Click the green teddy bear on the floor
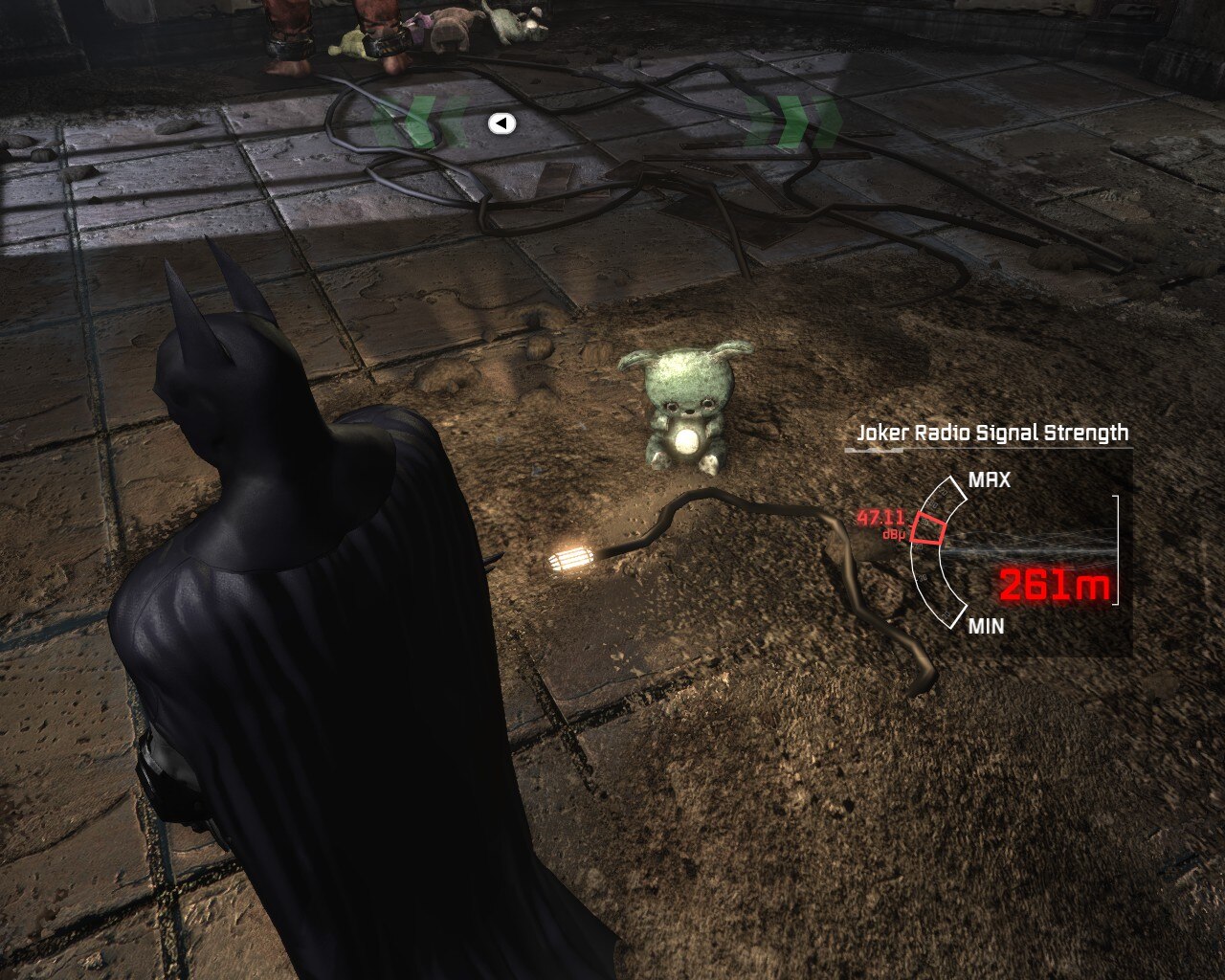The width and height of the screenshot is (1225, 980). [x=690, y=403]
